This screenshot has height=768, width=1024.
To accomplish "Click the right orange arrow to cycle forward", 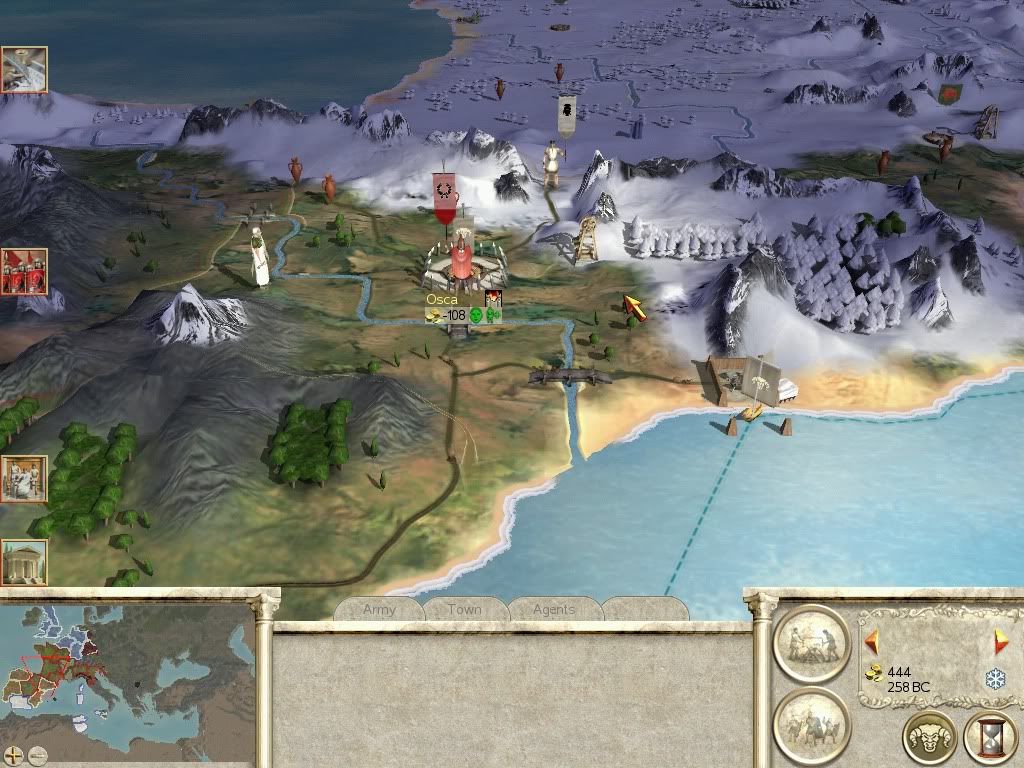I will (x=1000, y=642).
